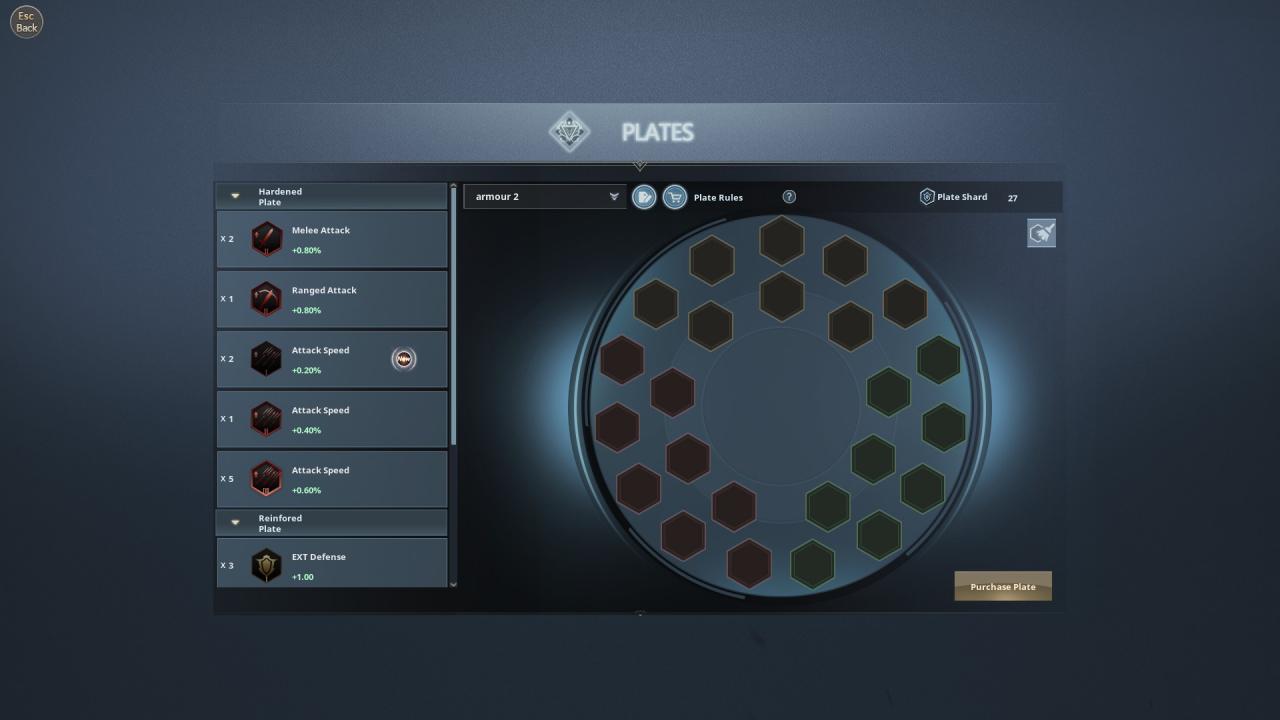Go back with the Esc Back button
Viewport: 1280px width, 720px height.
(27, 22)
